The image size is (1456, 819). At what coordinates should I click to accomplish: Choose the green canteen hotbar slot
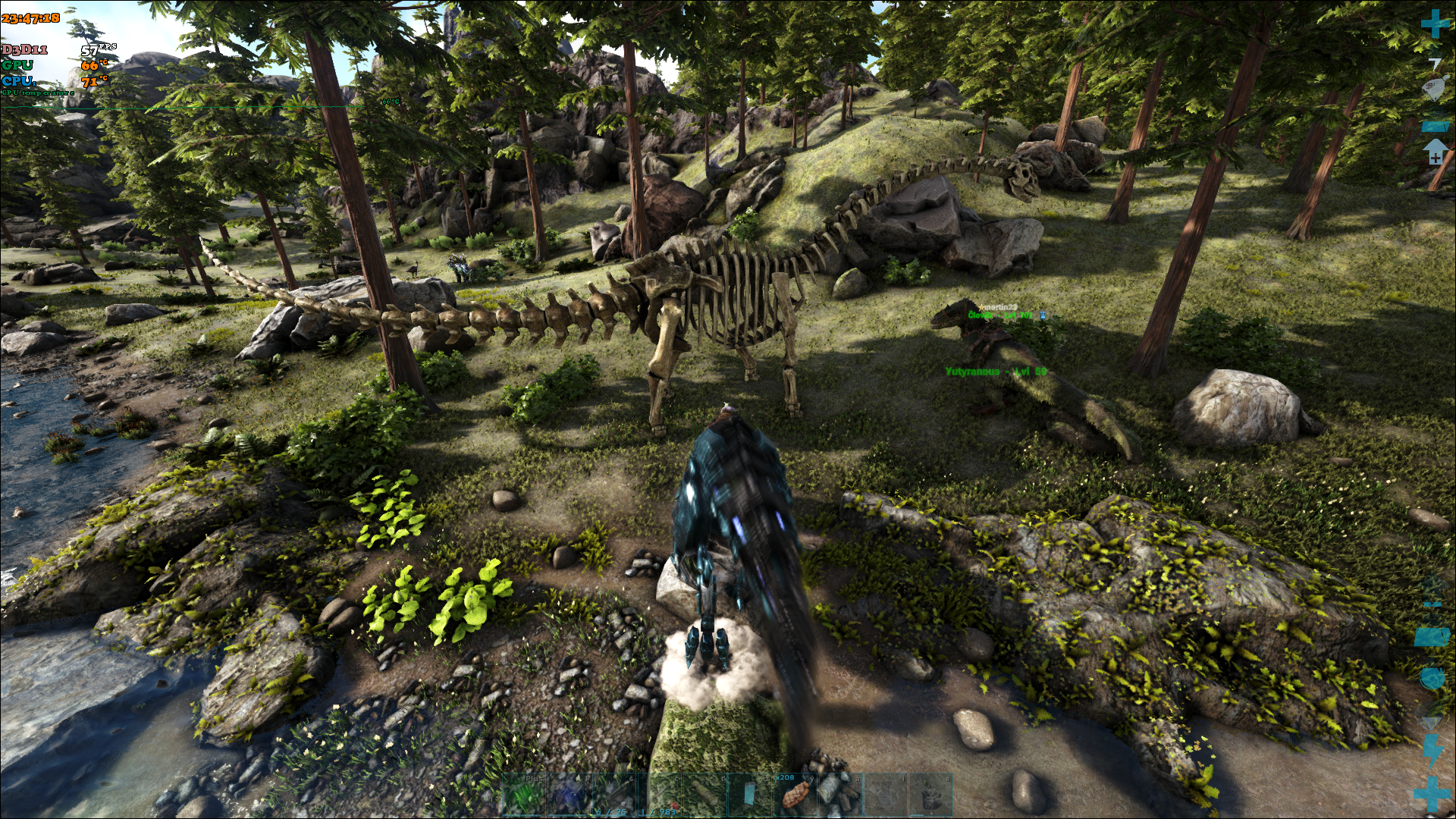pos(704,794)
